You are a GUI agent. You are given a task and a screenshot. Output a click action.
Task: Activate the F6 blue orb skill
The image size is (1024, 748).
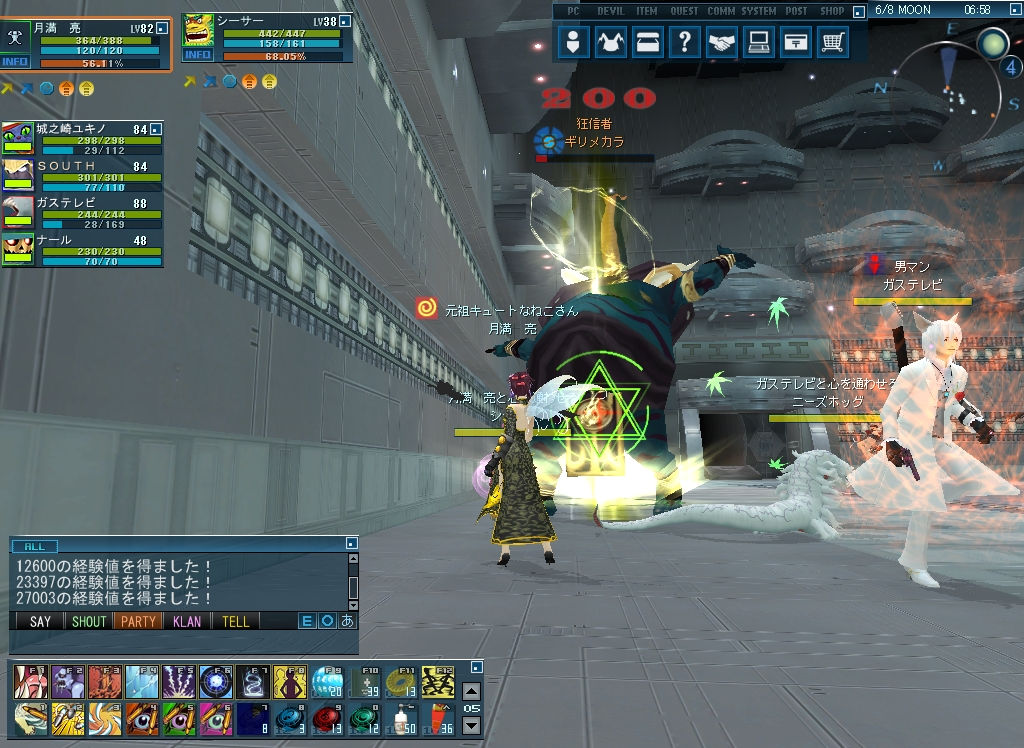click(x=215, y=682)
